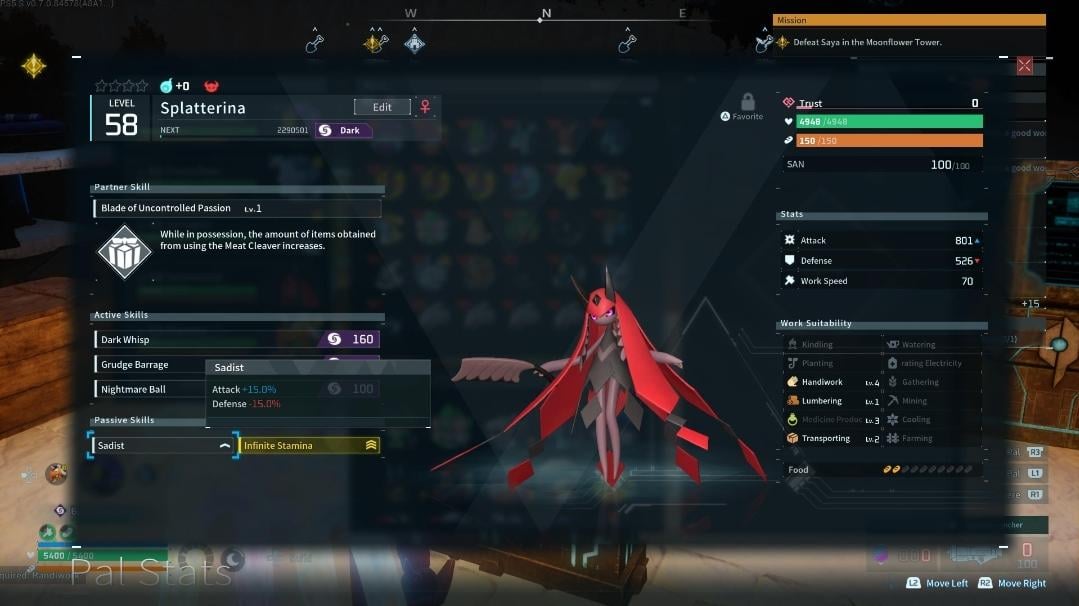Open the Moonflower Tower mission tracker
Viewport: 1079px width, 606px height.
coord(908,42)
